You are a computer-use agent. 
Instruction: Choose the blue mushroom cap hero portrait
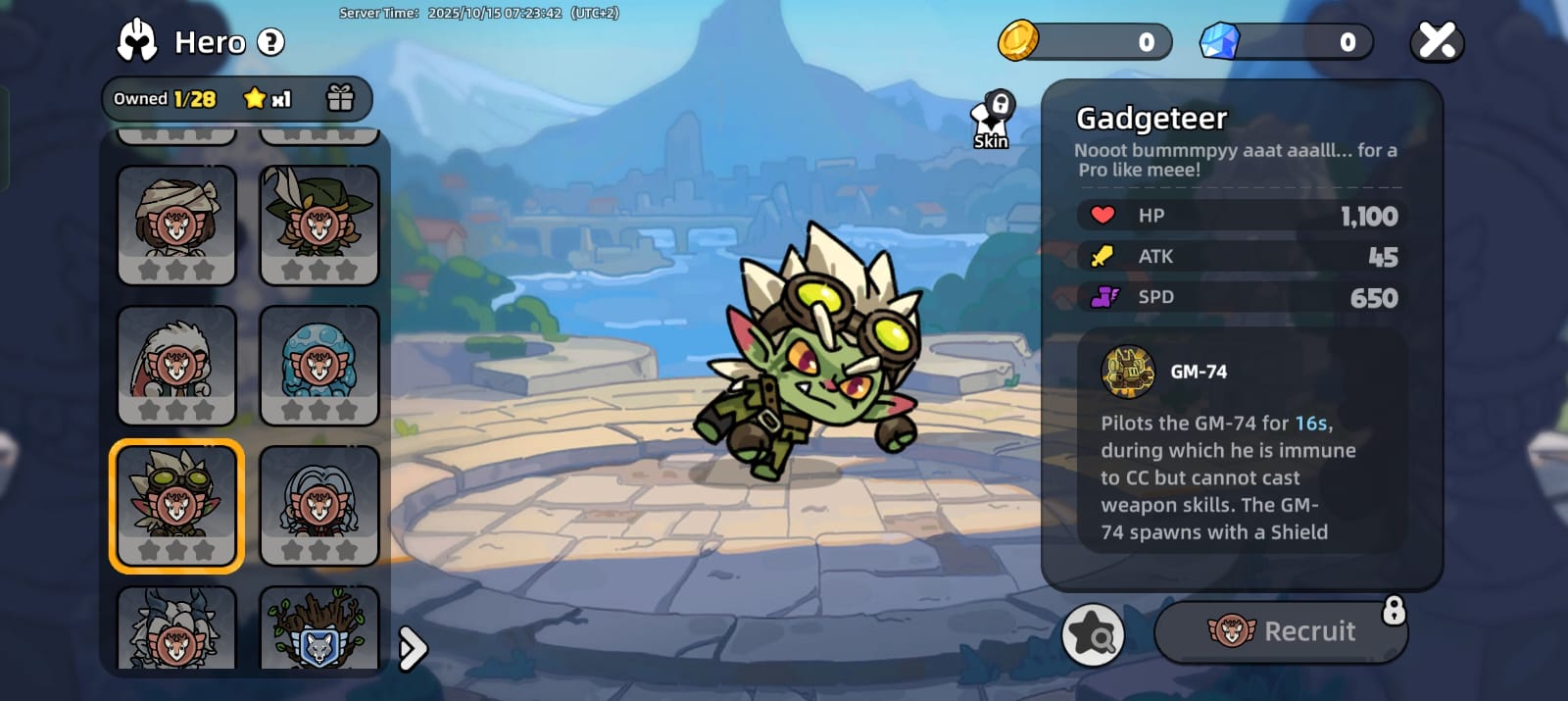[x=319, y=365]
